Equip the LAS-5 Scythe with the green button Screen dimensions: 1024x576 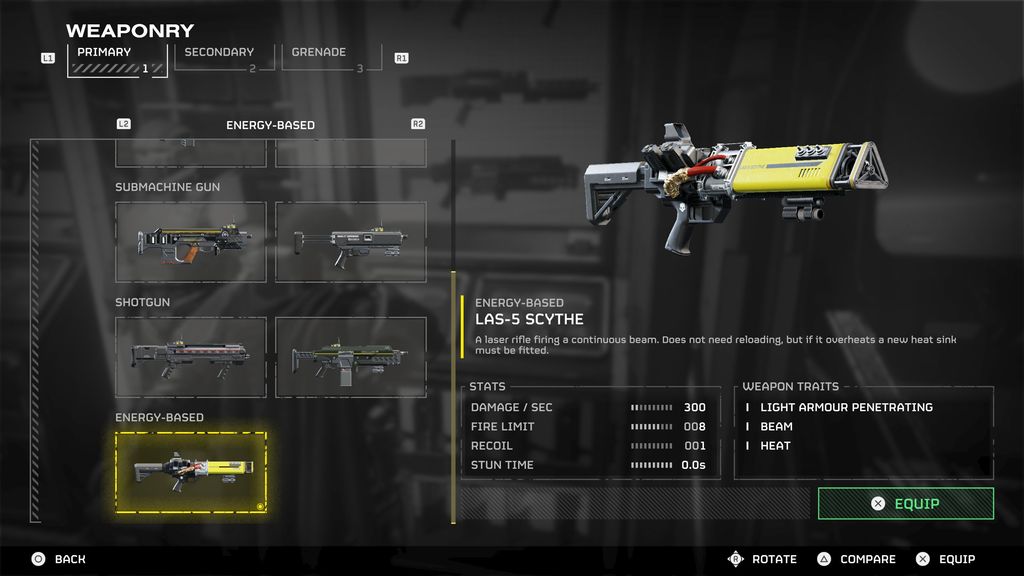coord(905,504)
